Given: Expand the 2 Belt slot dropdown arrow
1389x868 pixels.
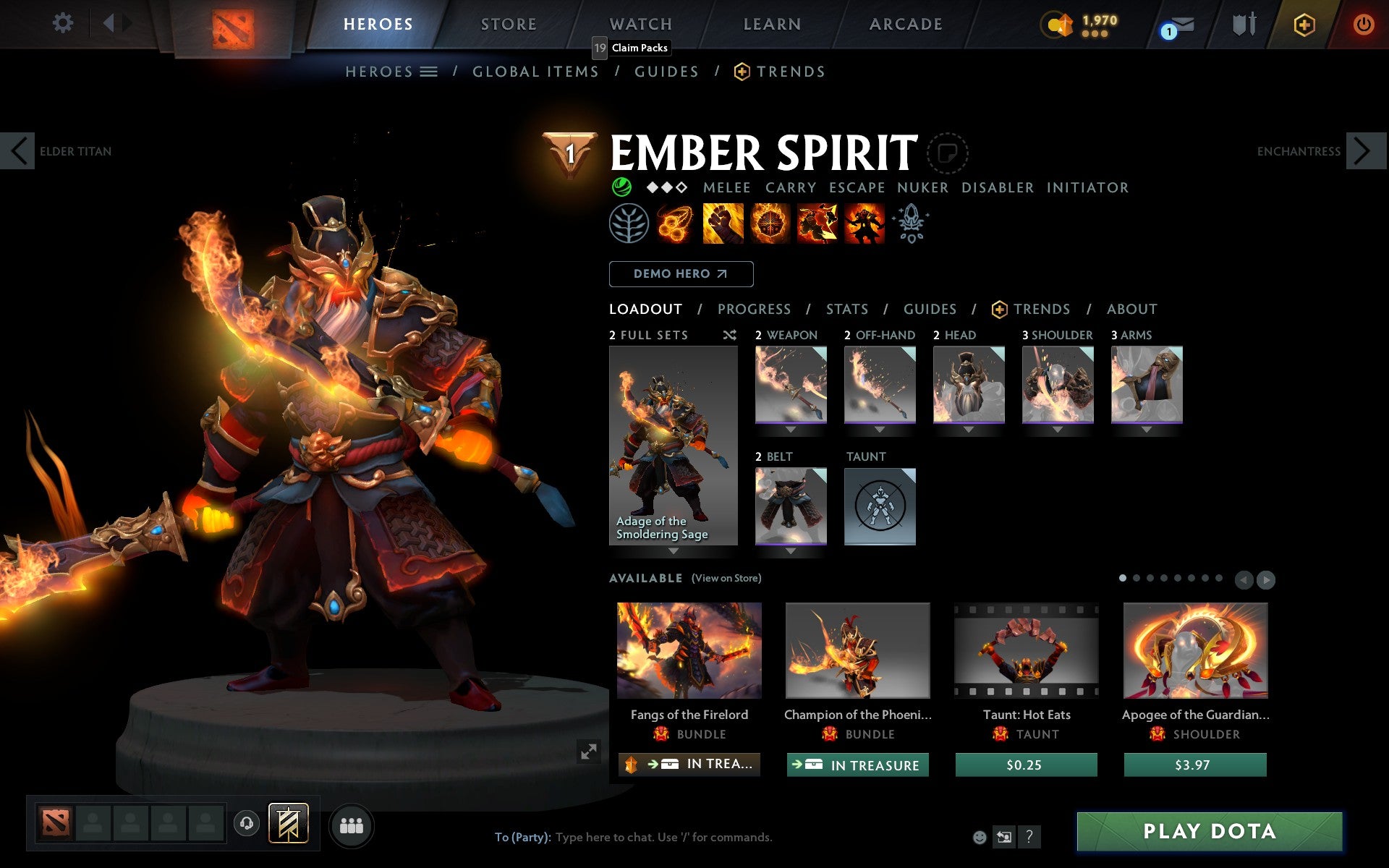Looking at the screenshot, I should tap(790, 550).
